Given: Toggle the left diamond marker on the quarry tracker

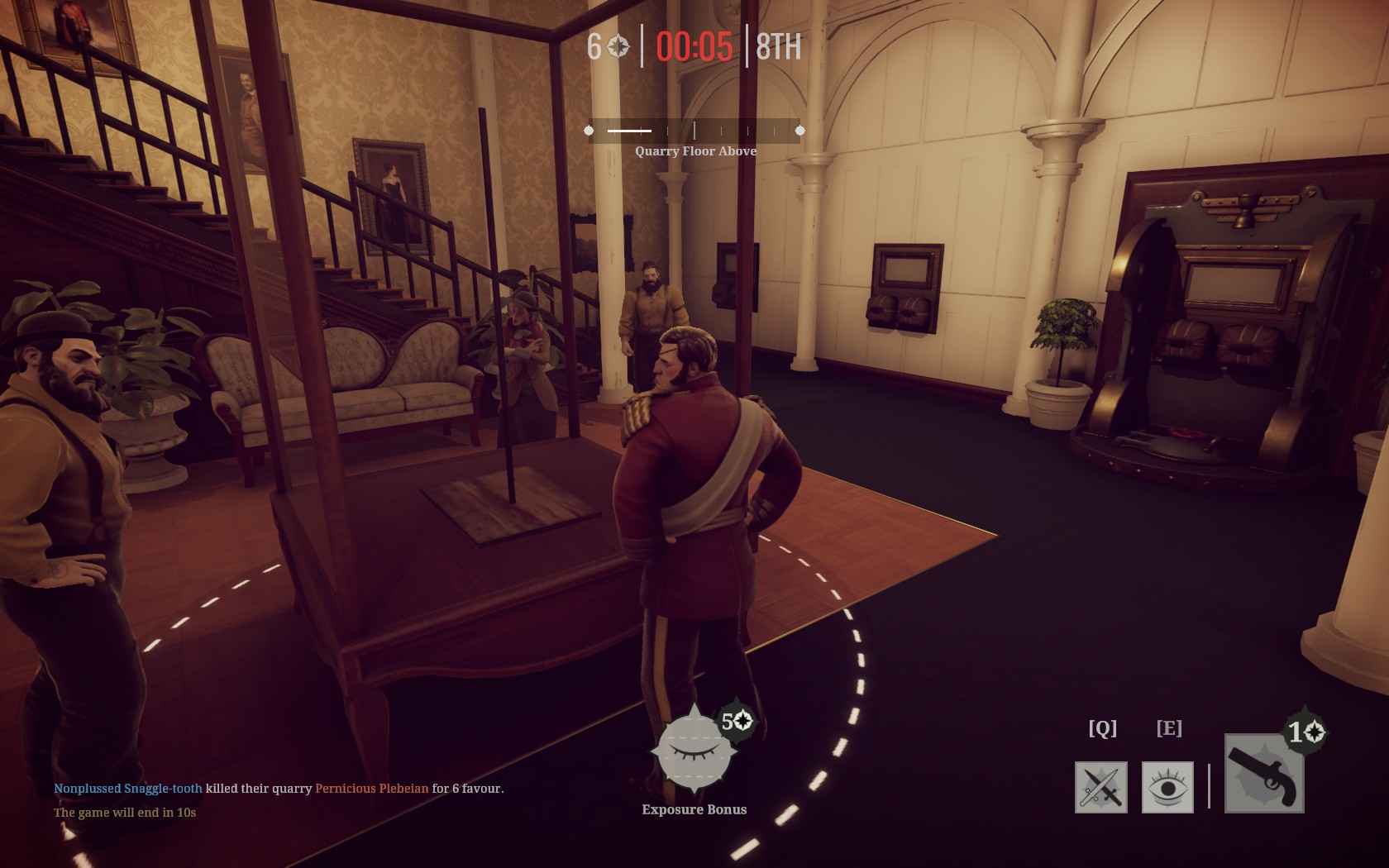Looking at the screenshot, I should [x=589, y=130].
